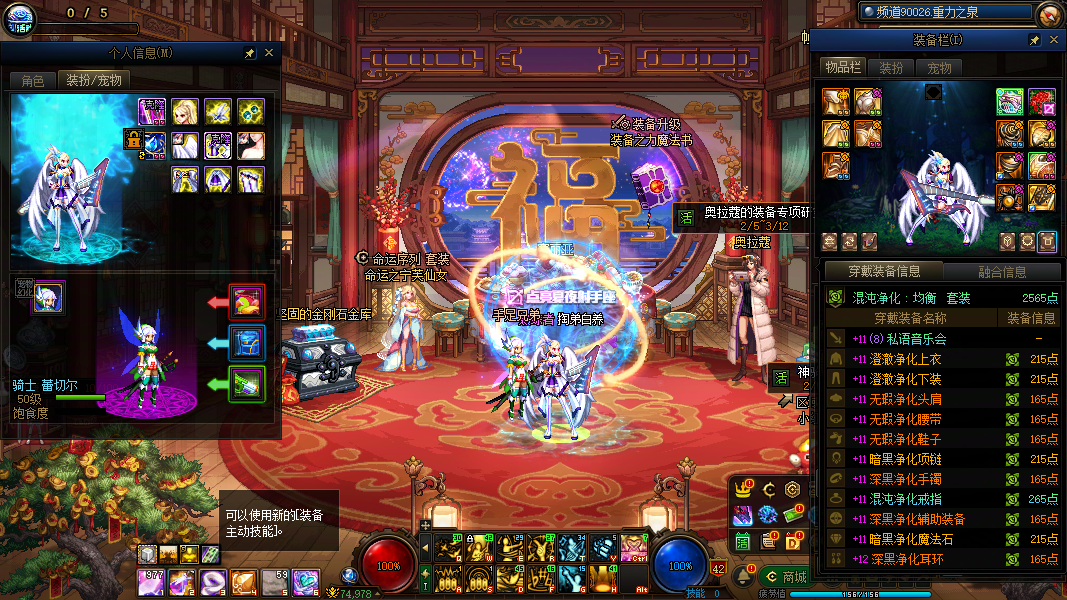Open the channel selector 频道90026 重力之泉
1067x600 pixels.
[945, 12]
